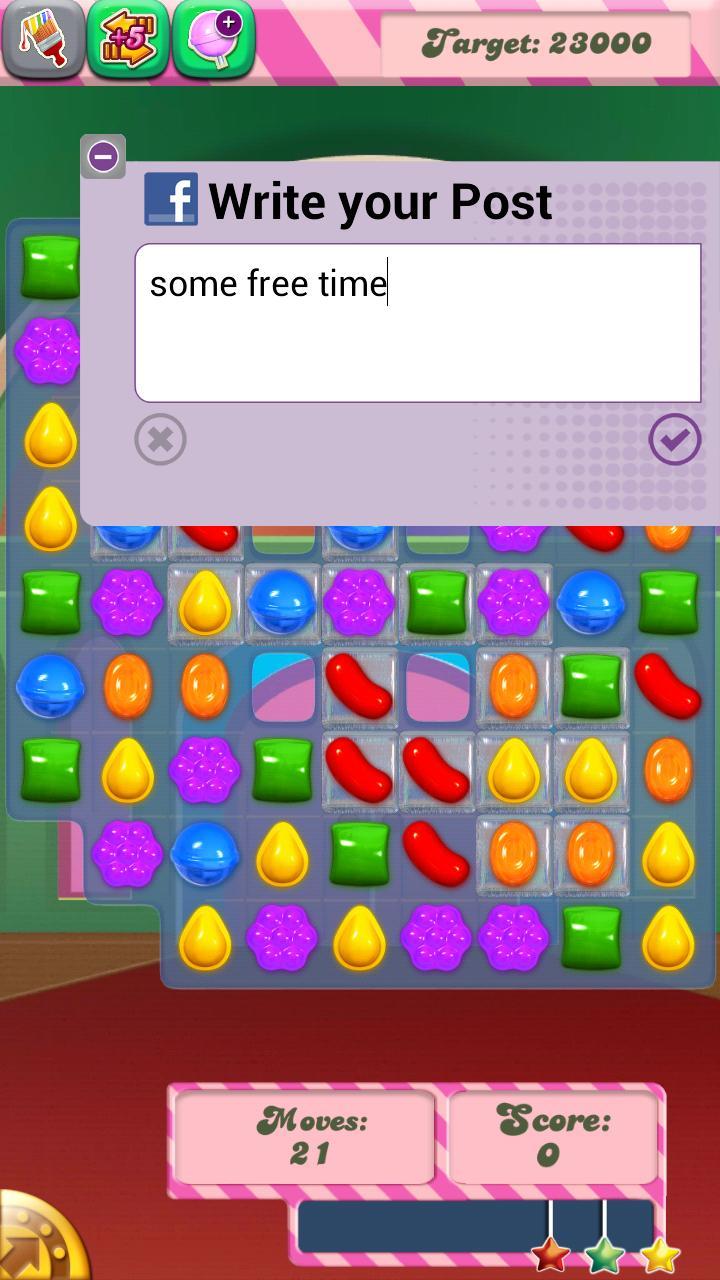Minimize the Facebook post dialog
720x1280 pixels.
[x=103, y=157]
